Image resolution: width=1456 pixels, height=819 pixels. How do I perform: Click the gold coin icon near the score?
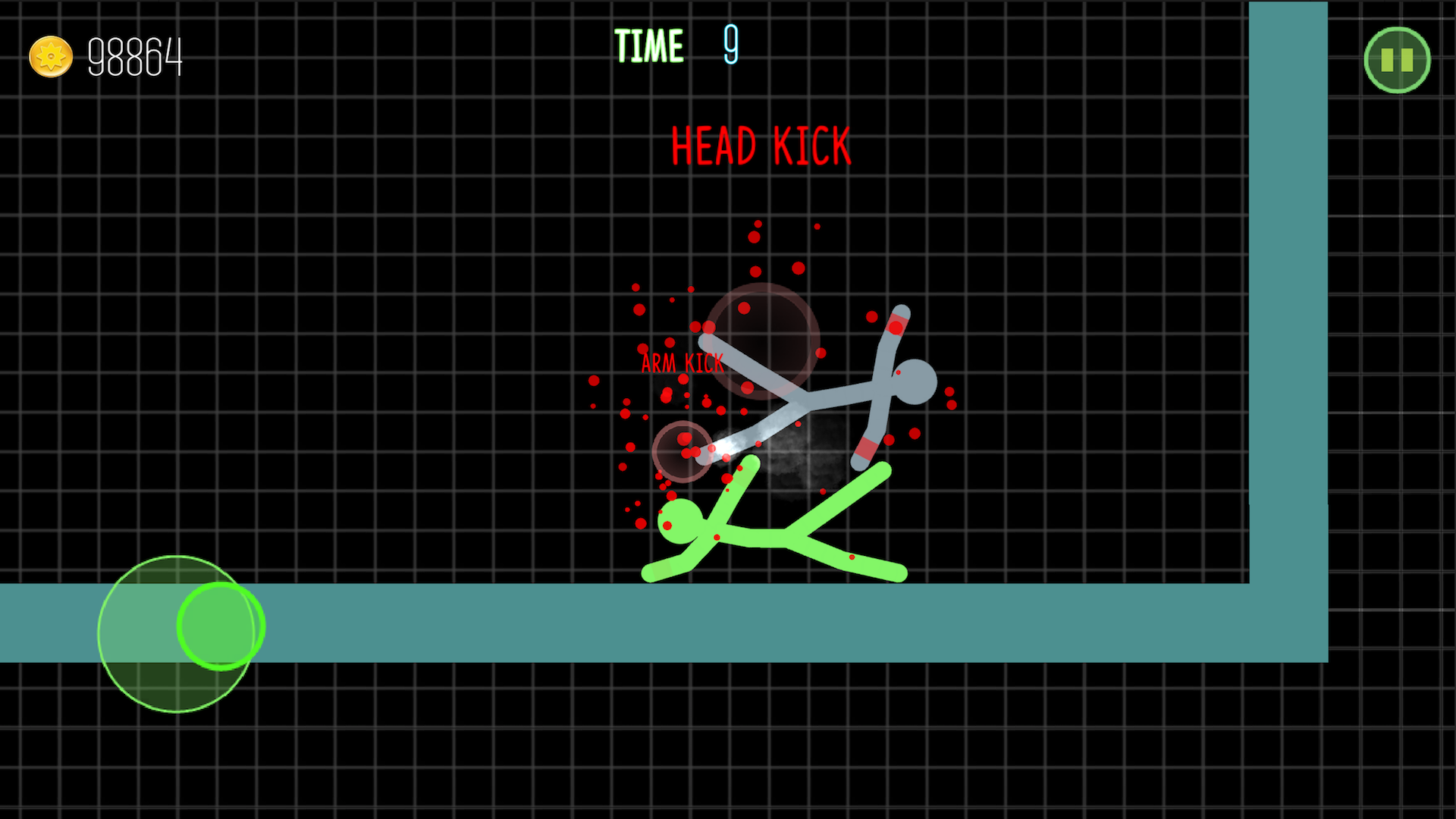[50, 56]
